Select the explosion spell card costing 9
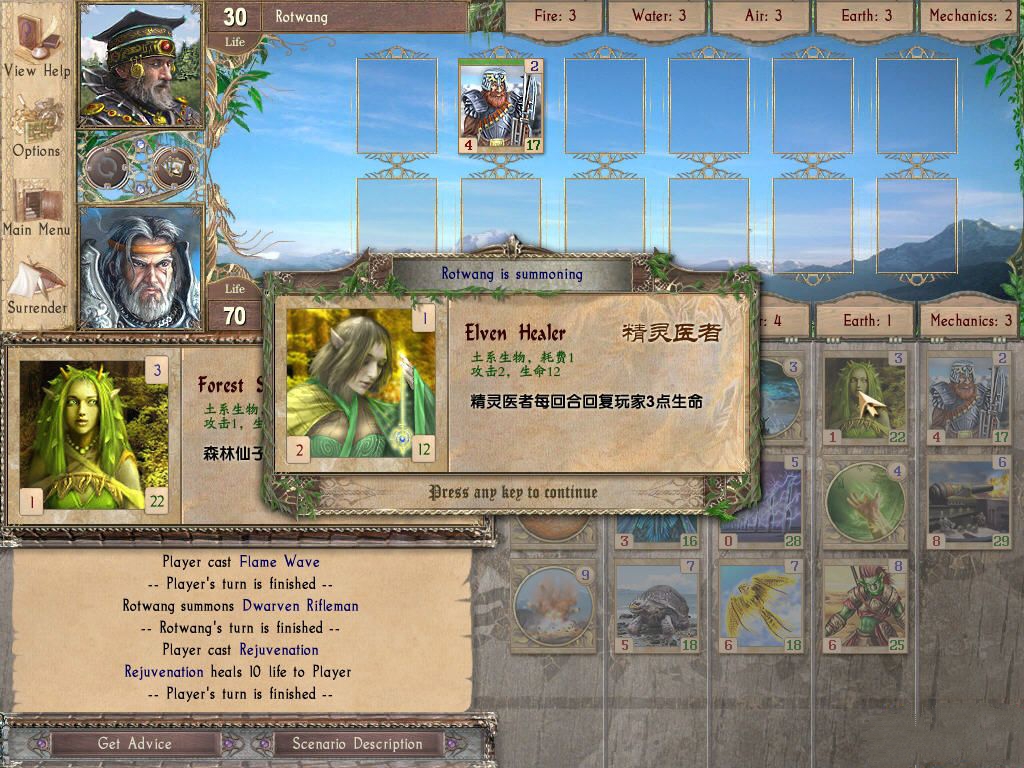This screenshot has height=768, width=1024. coord(552,608)
